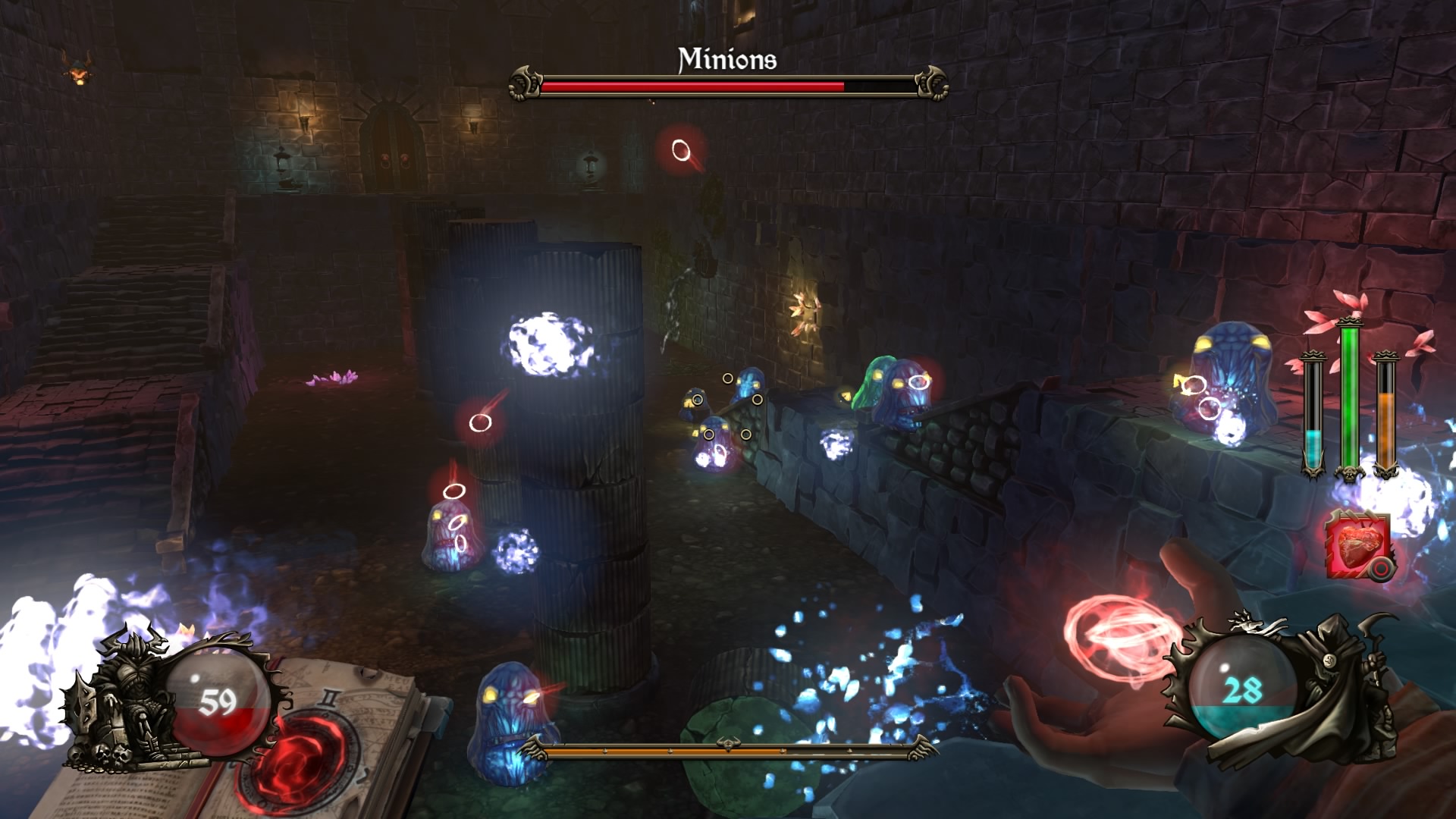Activate the red heart amulet icon
The height and width of the screenshot is (819, 1456).
1358,544
